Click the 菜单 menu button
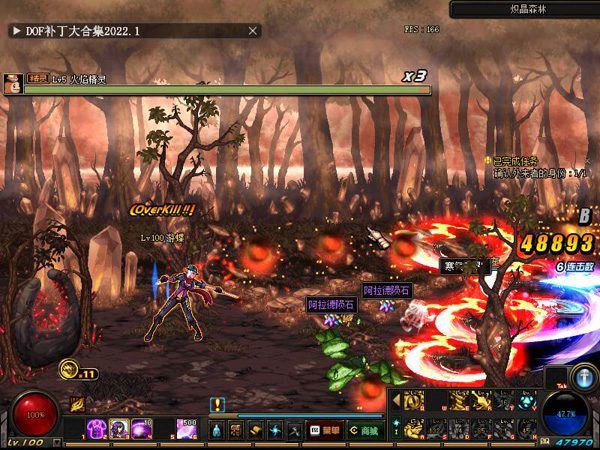Image resolution: width=600 pixels, height=450 pixels. (x=331, y=430)
